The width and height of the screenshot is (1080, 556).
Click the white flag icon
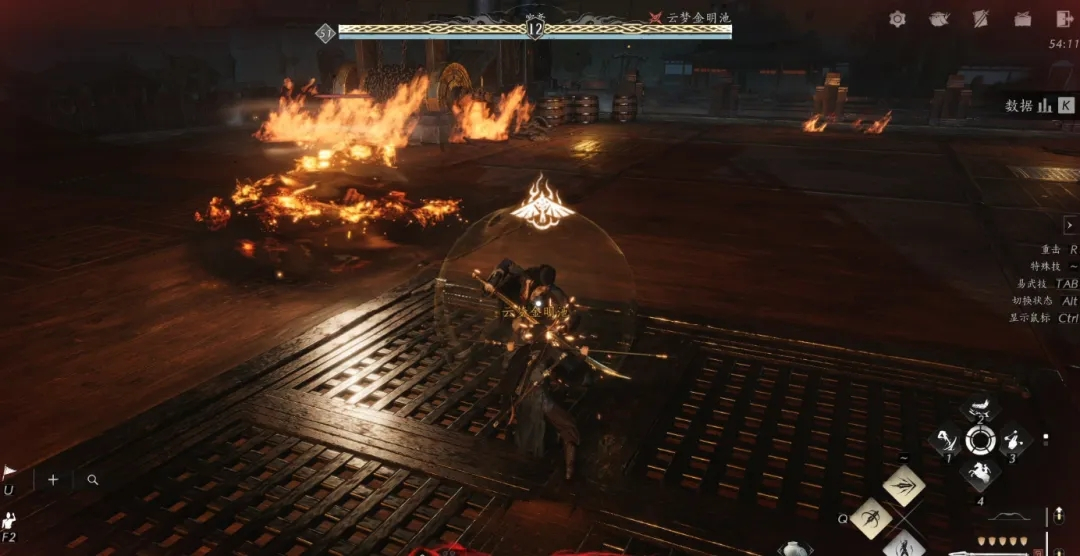(9, 473)
